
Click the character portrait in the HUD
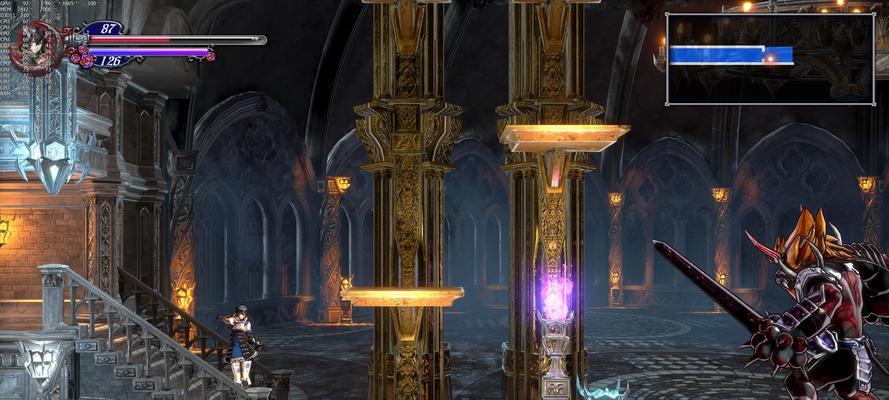click(37, 47)
